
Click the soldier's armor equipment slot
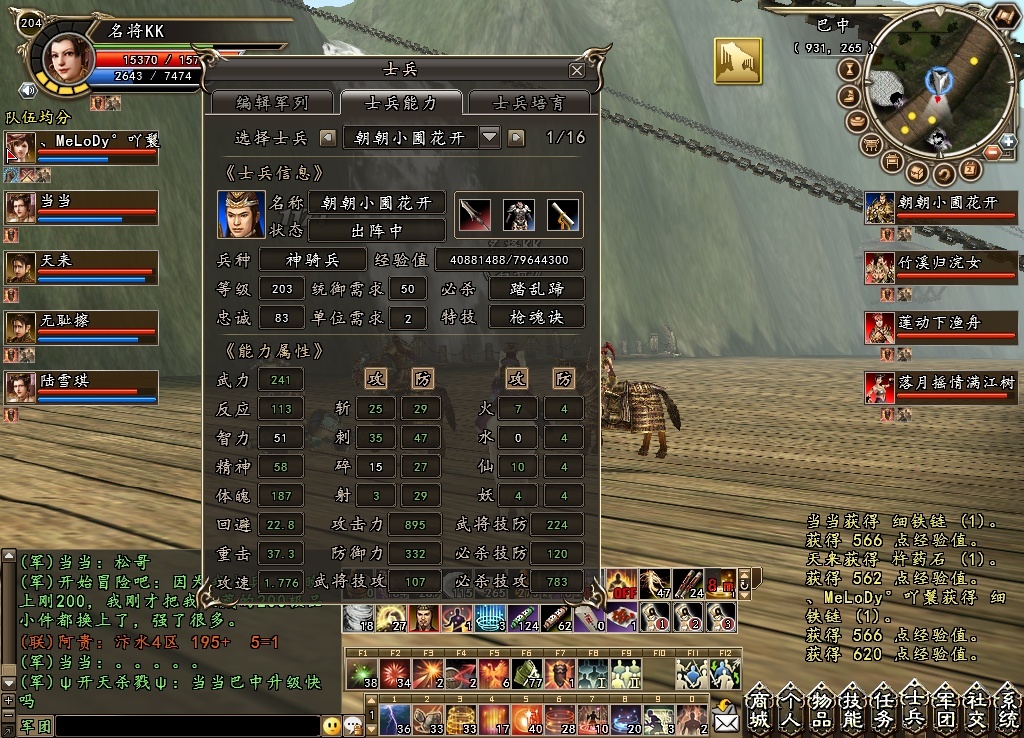coord(518,213)
